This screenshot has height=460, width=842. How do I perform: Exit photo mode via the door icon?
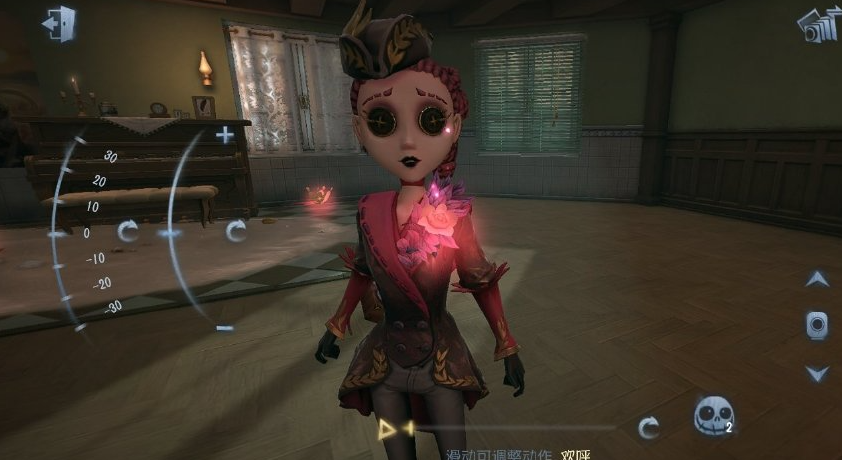tap(61, 22)
